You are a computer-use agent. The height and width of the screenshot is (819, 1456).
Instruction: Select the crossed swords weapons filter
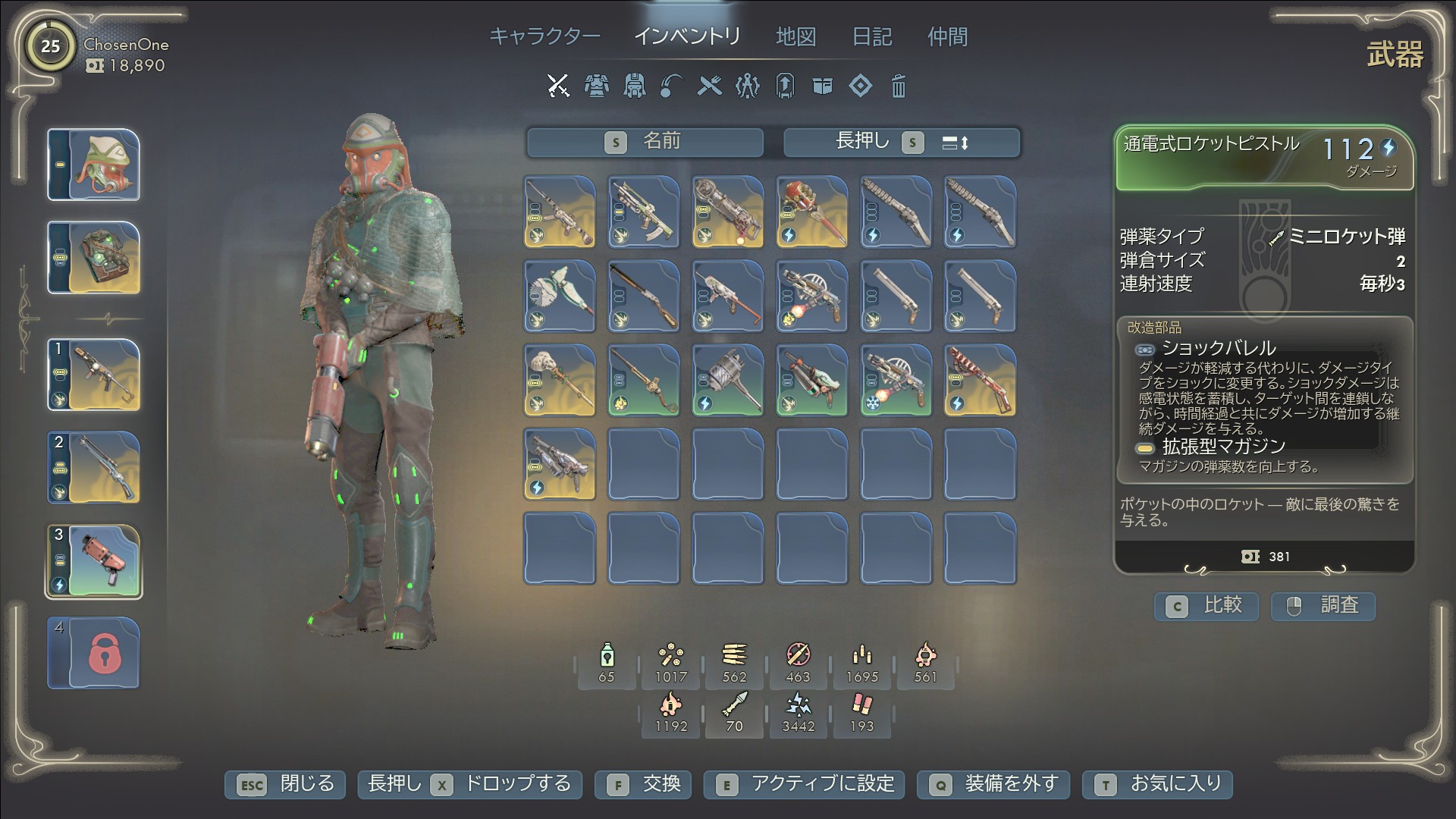coord(558,86)
